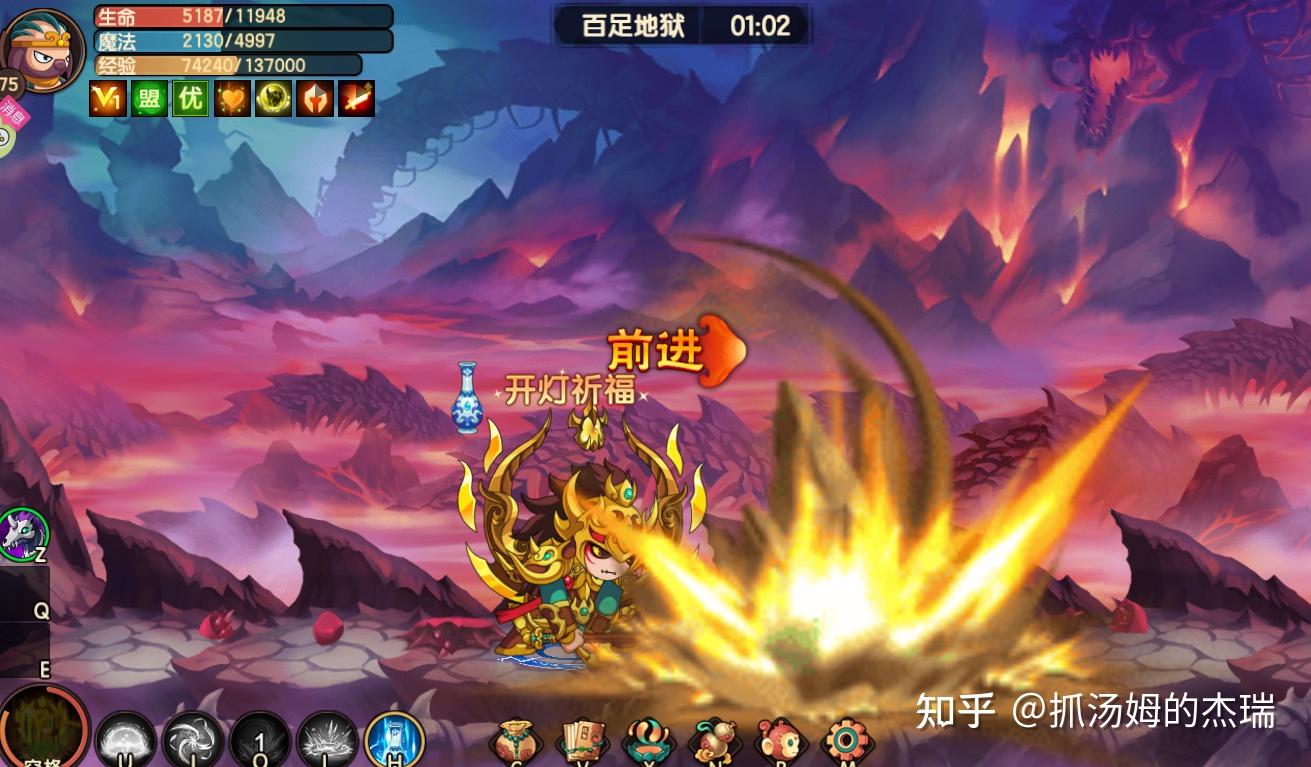Click the V1 VIP badge icon
The height and width of the screenshot is (767, 1311).
pyautogui.click(x=108, y=99)
